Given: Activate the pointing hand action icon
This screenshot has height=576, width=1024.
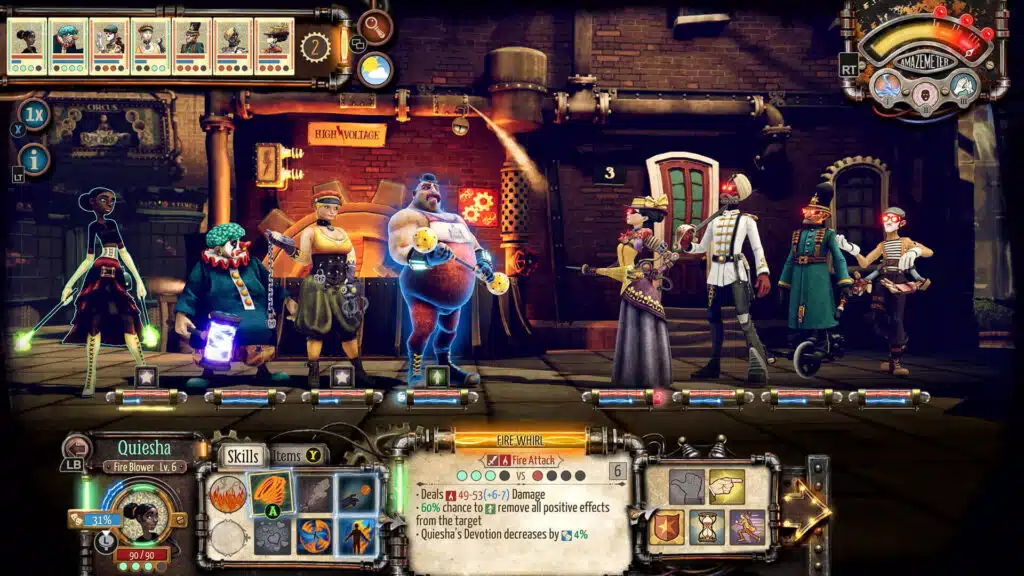Looking at the screenshot, I should pos(727,487).
